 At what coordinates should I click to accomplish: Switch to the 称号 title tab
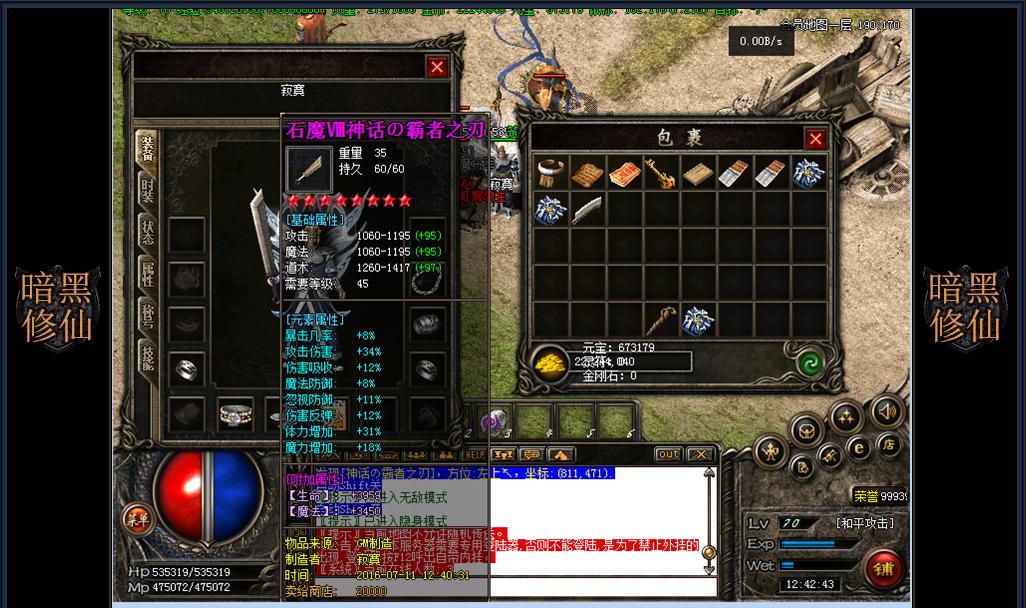(147, 317)
